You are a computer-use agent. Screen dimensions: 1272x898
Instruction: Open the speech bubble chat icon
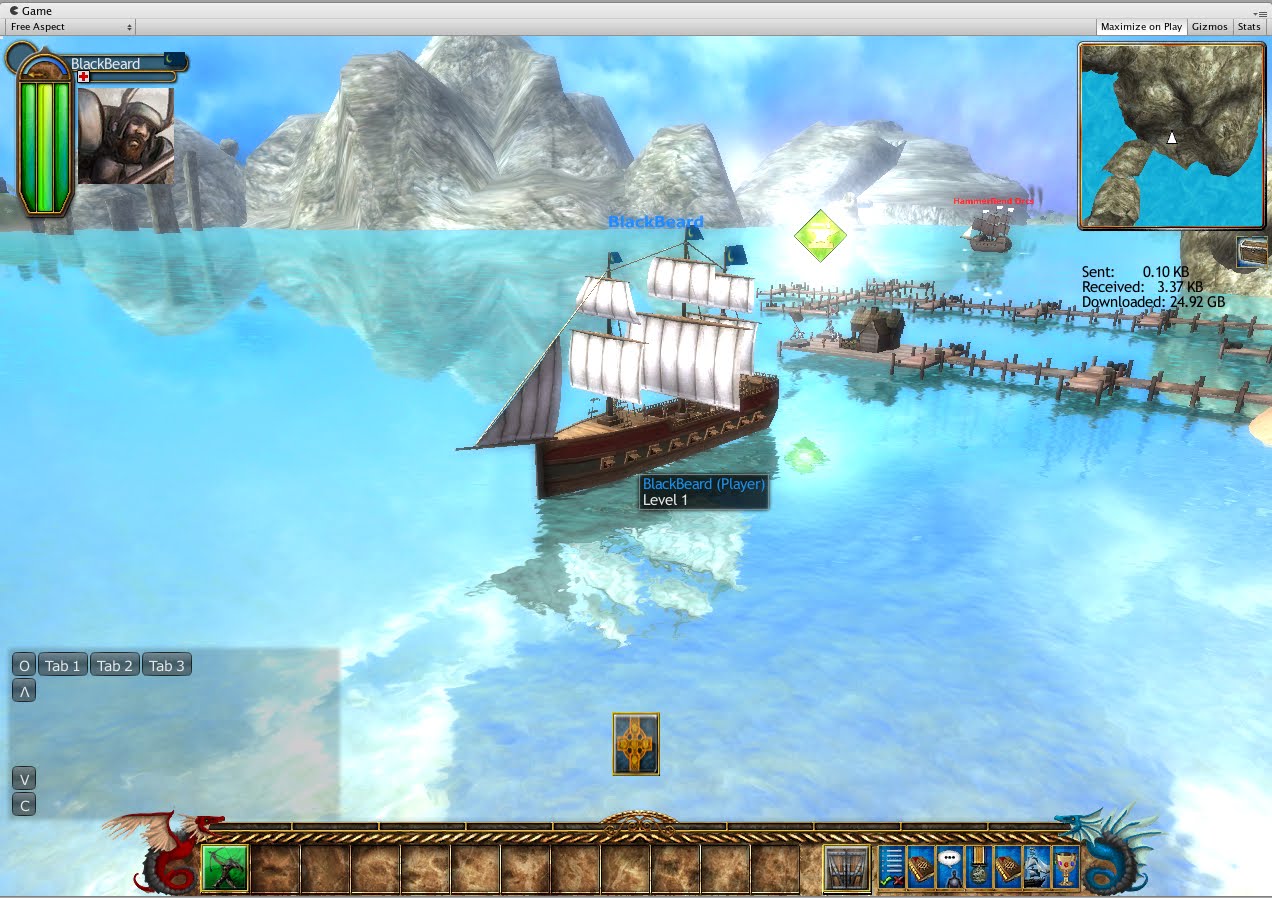click(x=950, y=867)
